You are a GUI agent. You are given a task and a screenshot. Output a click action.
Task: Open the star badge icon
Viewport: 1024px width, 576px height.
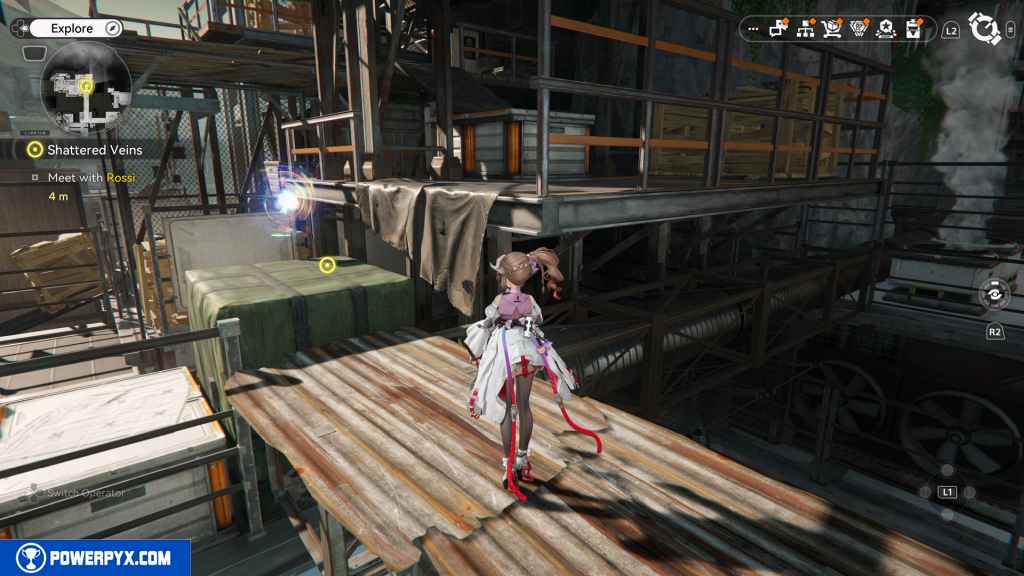pyautogui.click(x=886, y=29)
